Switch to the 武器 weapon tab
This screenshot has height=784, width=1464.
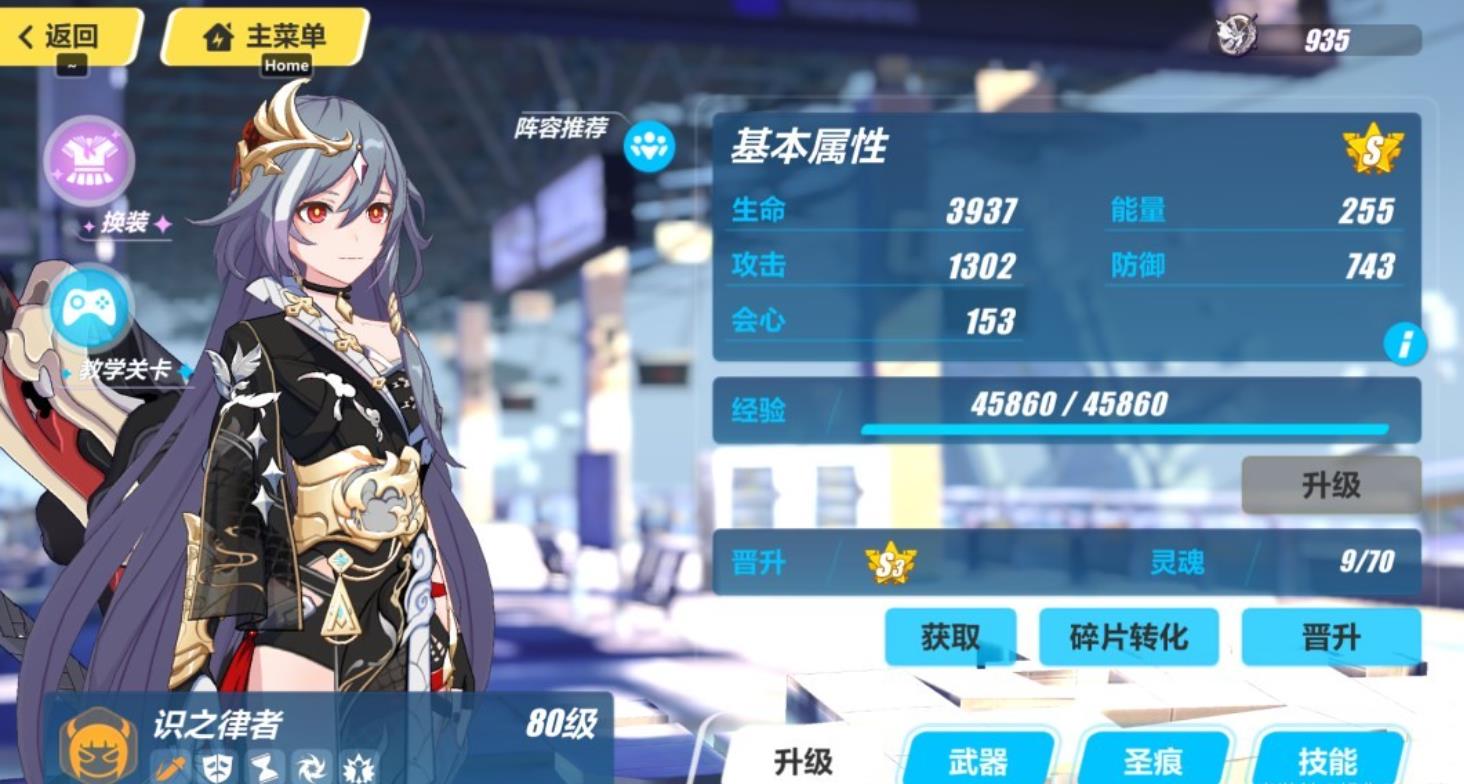[x=977, y=759]
